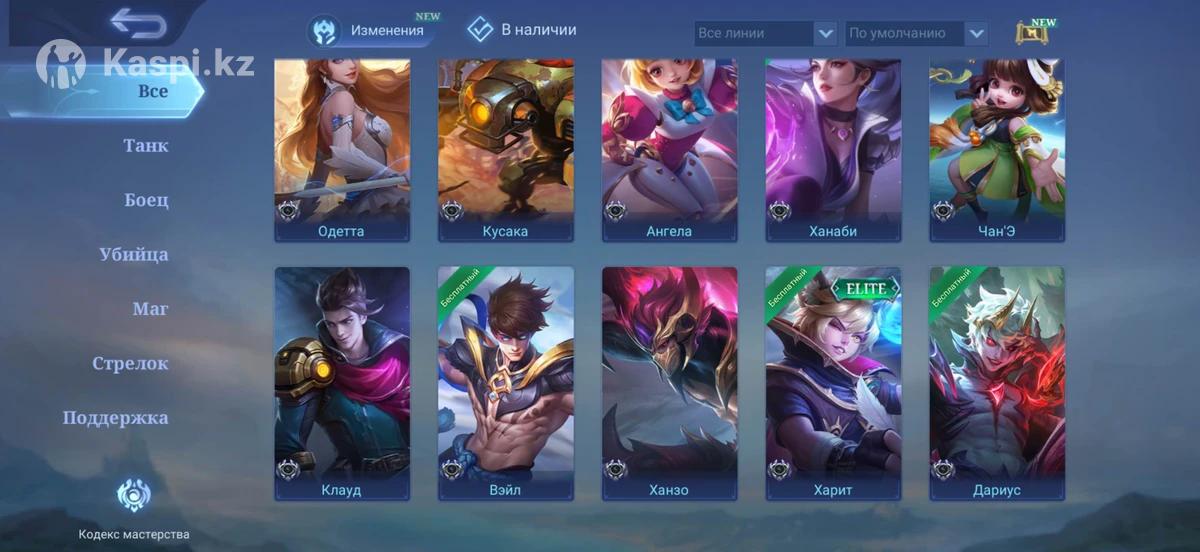Toggle the В наличии filter

tap(522, 30)
